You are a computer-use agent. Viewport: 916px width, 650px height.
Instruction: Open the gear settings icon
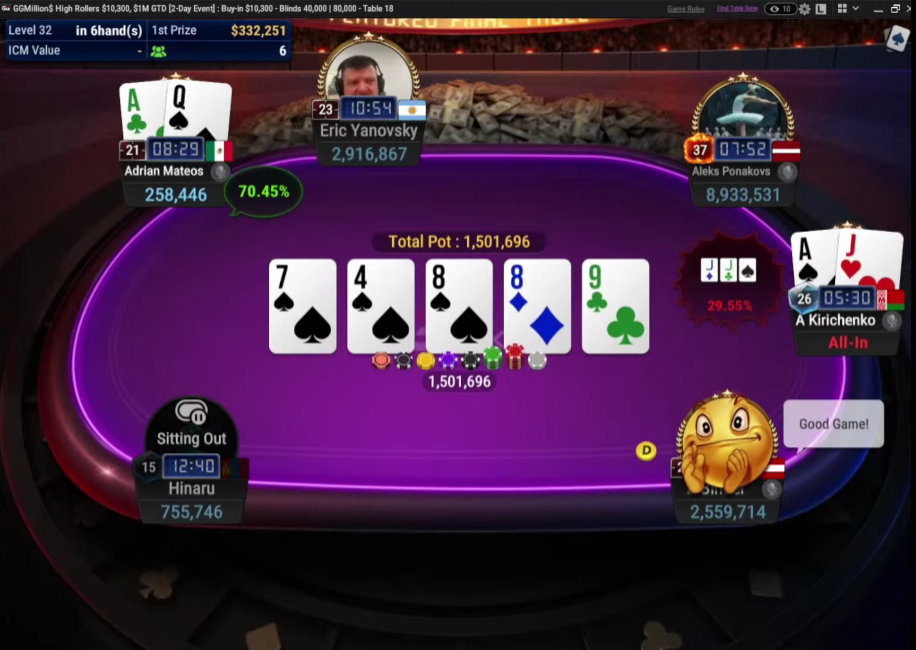tap(804, 9)
